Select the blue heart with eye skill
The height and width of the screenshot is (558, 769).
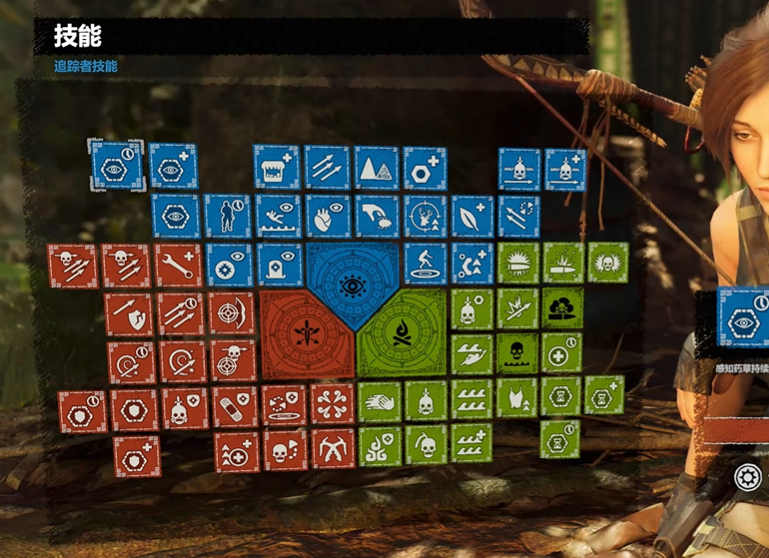pos(326,216)
